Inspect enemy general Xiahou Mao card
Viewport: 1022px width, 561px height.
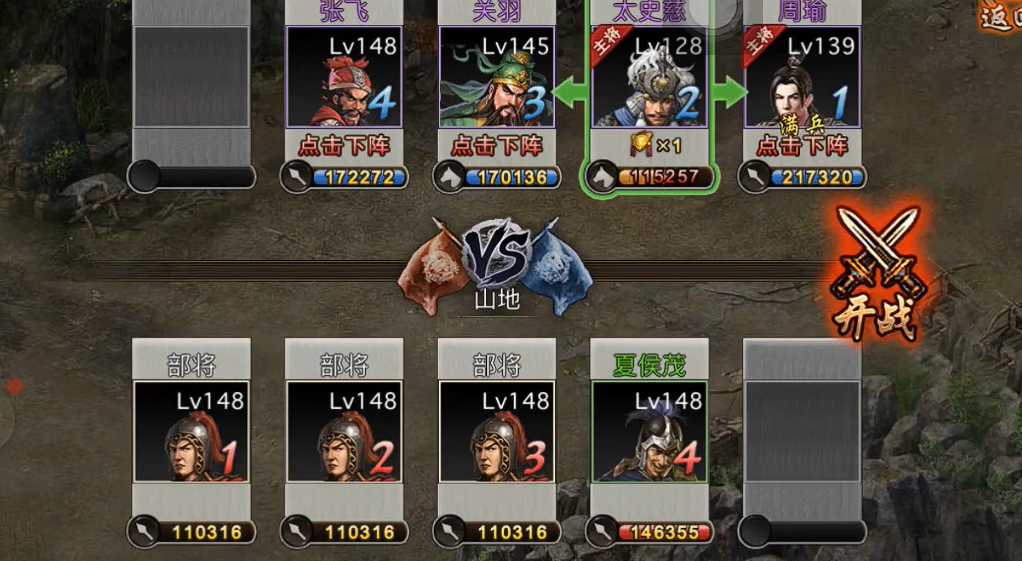[649, 431]
